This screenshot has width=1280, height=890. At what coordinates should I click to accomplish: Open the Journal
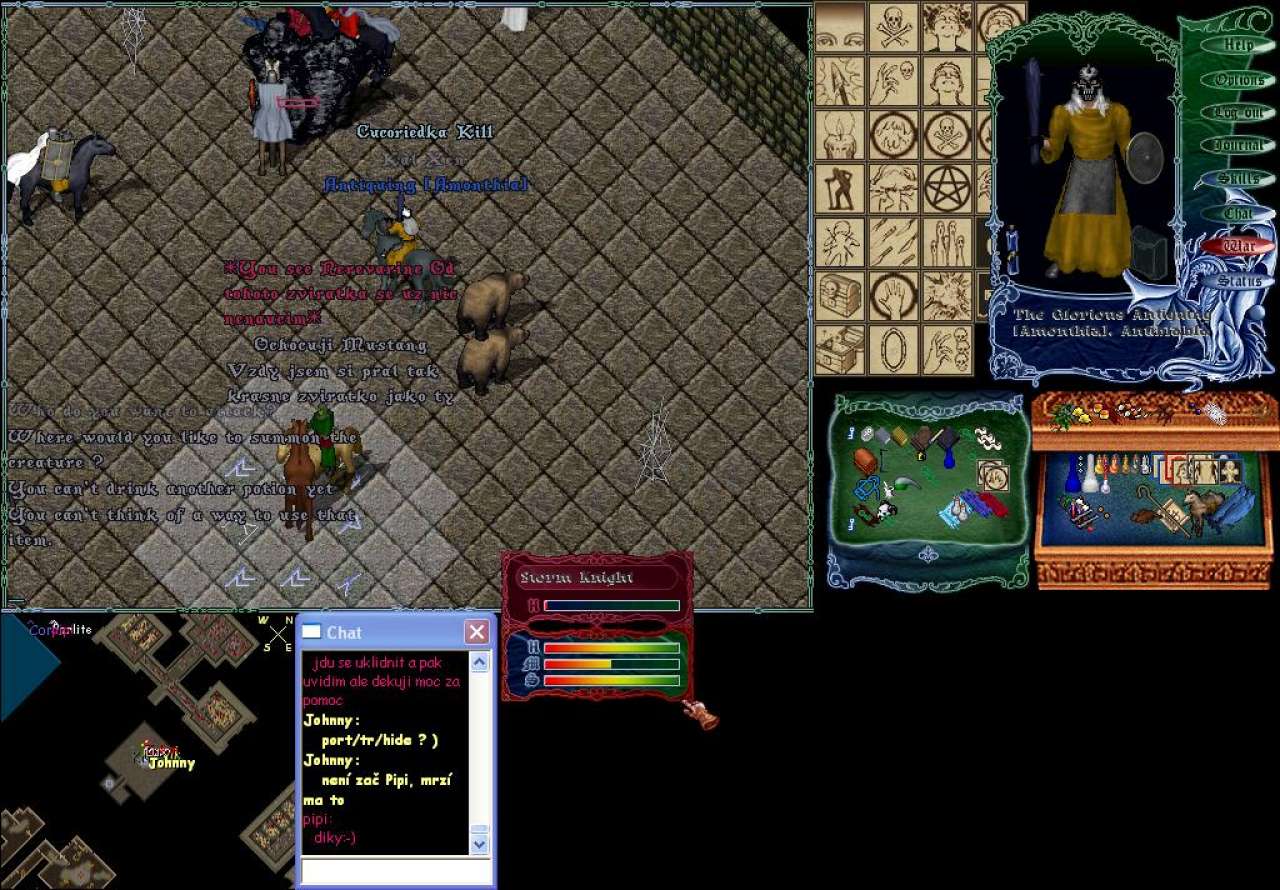click(x=1239, y=146)
